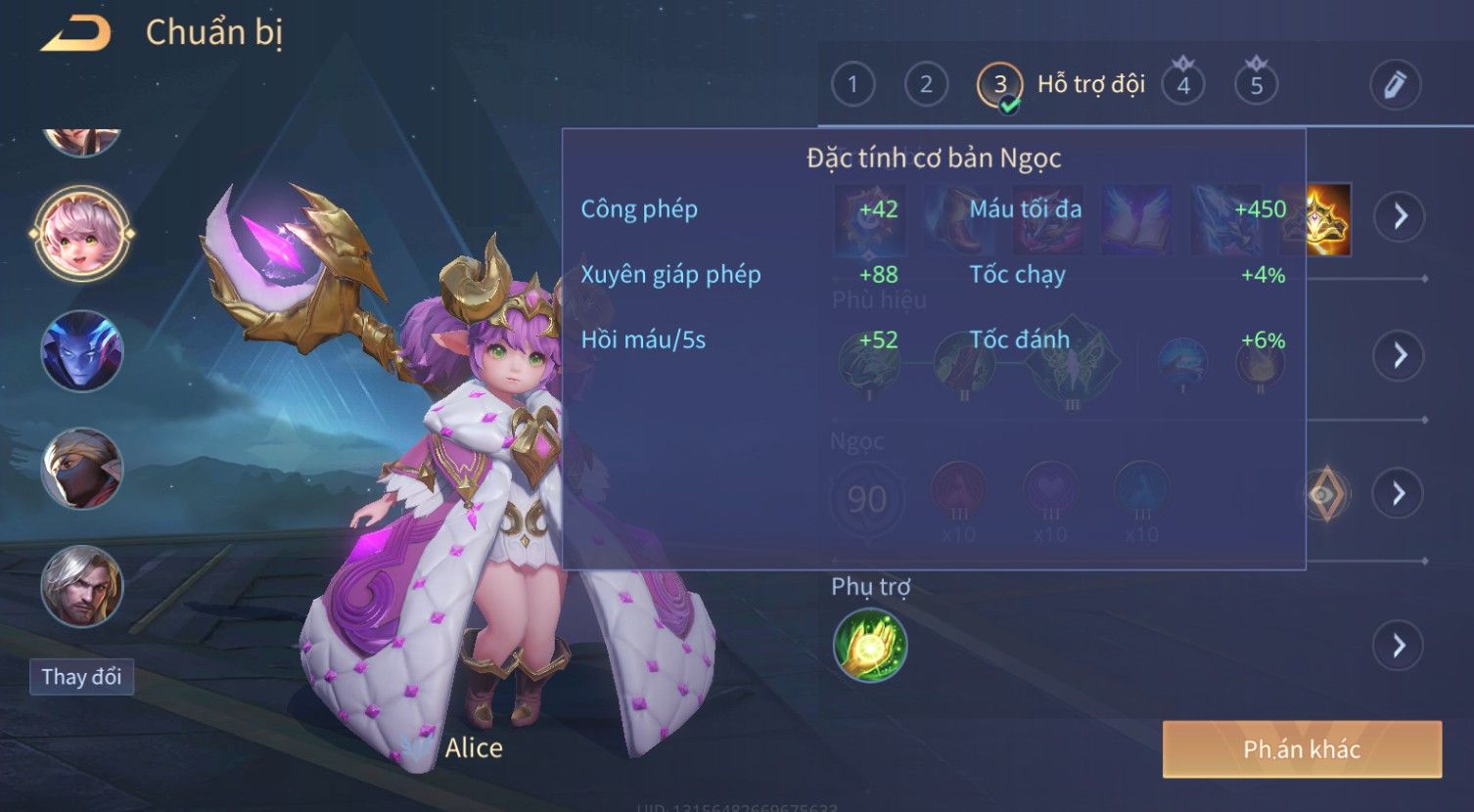The height and width of the screenshot is (812, 1474).
Task: Open the Phù hiệu section arrow
Action: [x=1400, y=355]
